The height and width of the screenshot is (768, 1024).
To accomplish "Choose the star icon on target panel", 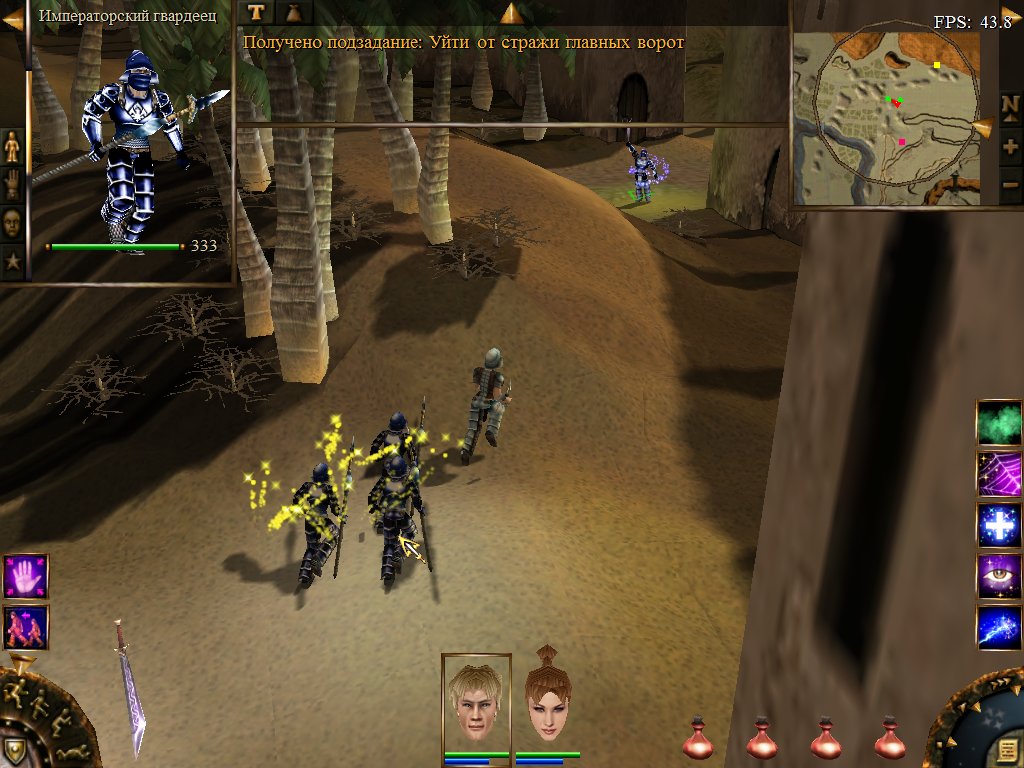I will (12, 262).
